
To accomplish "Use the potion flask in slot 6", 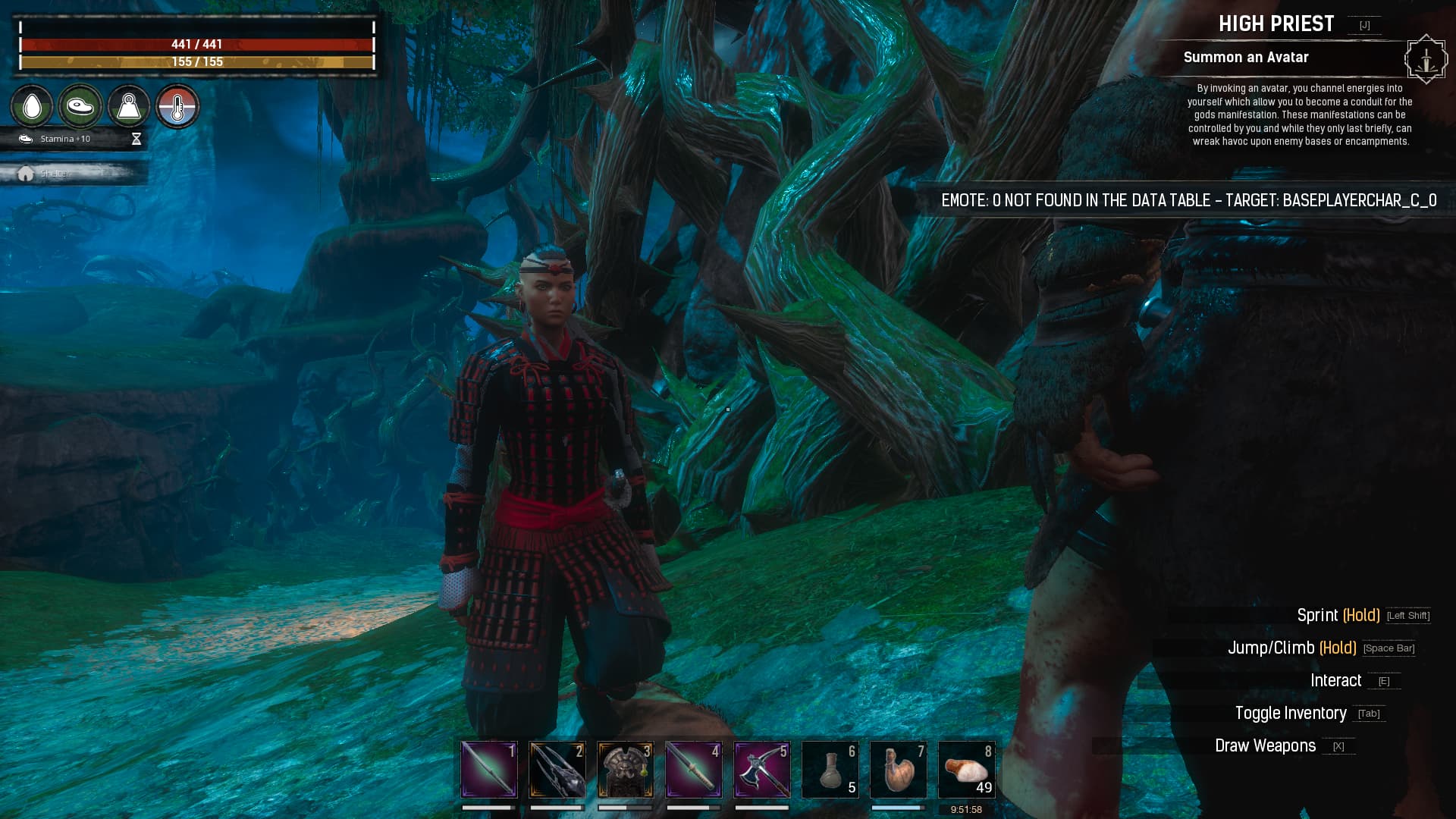I will pyautogui.click(x=830, y=770).
